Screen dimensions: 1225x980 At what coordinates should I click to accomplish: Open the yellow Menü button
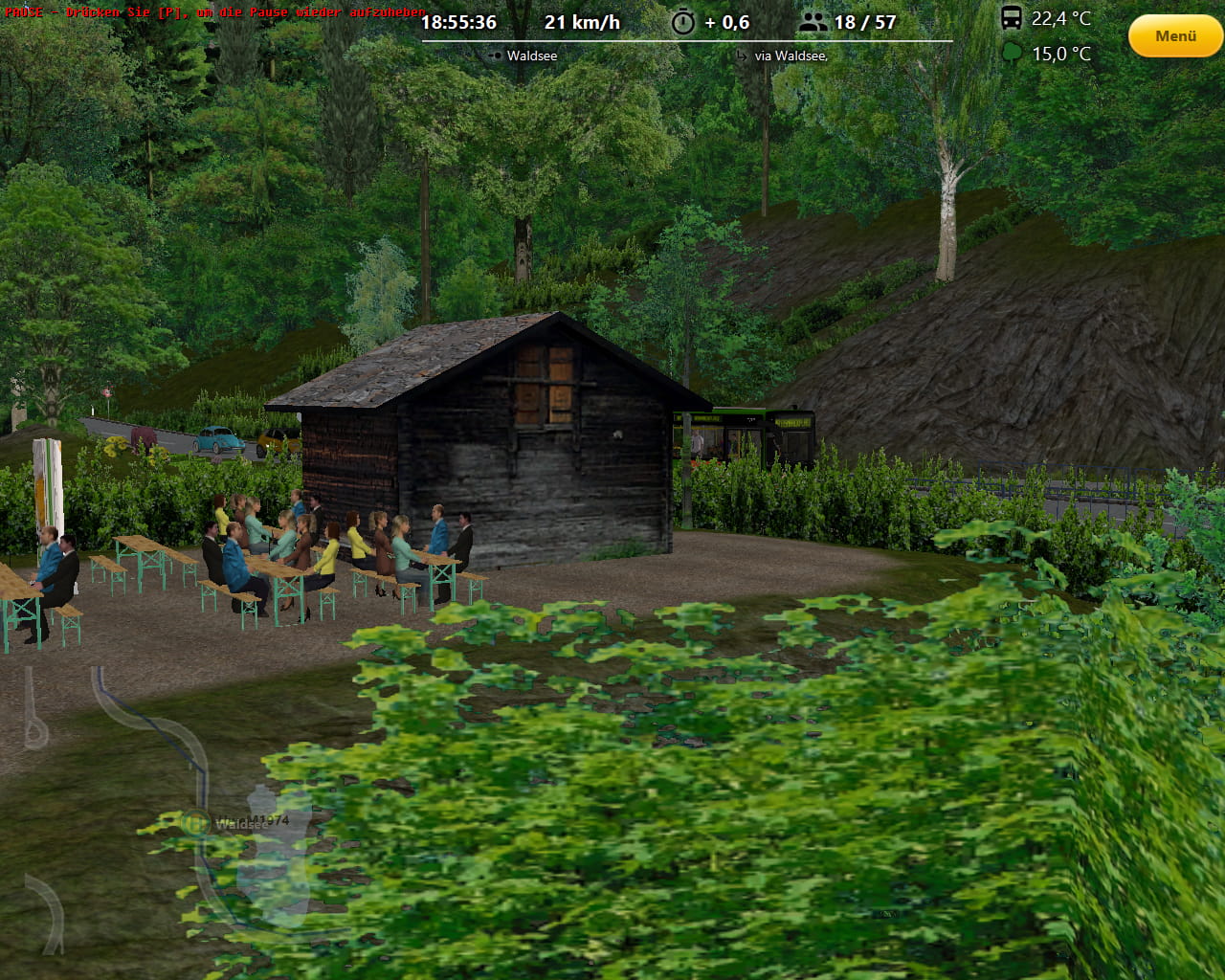(x=1175, y=36)
